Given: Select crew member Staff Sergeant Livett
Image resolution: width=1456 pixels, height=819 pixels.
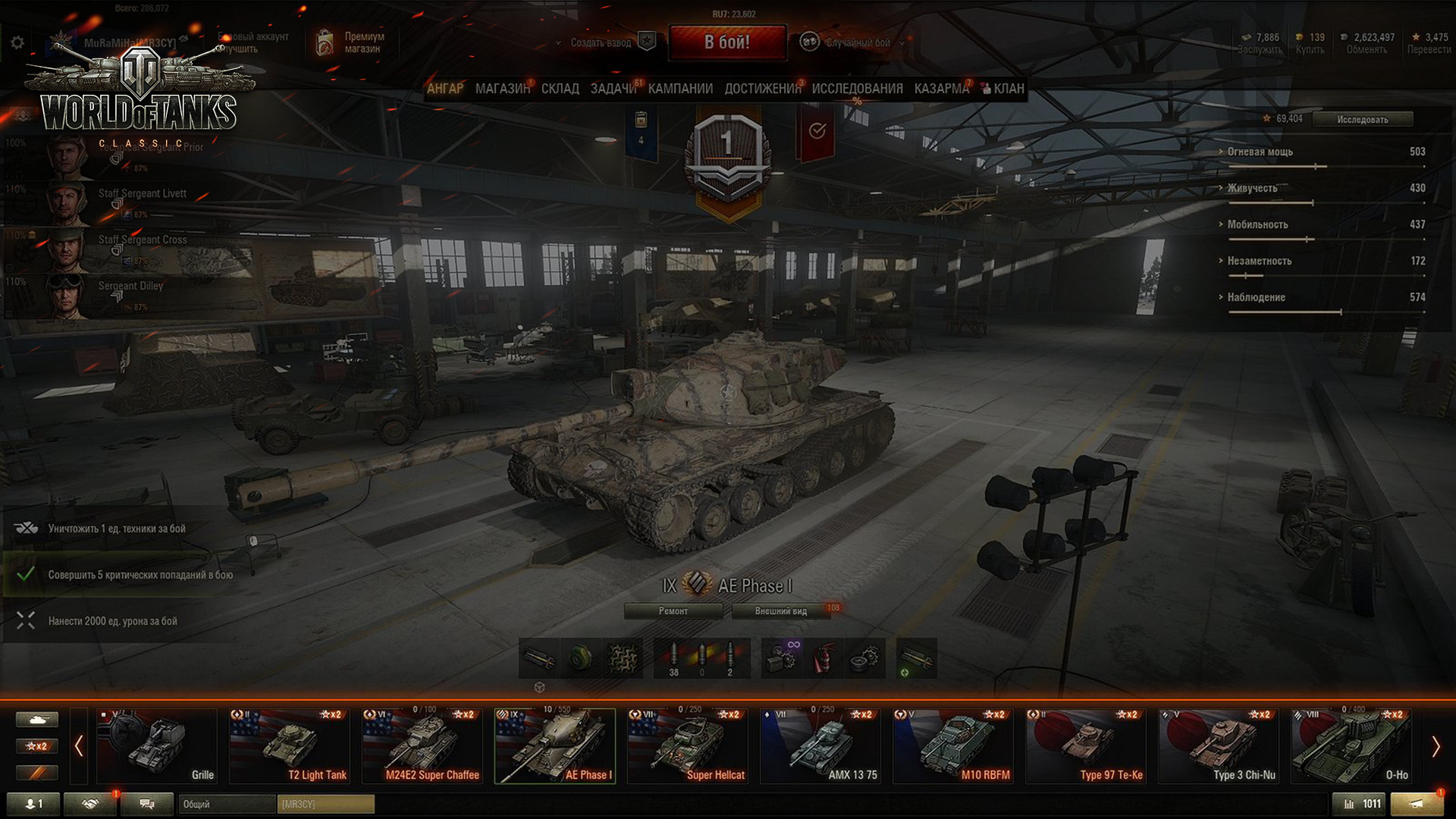Looking at the screenshot, I should tap(142, 194).
